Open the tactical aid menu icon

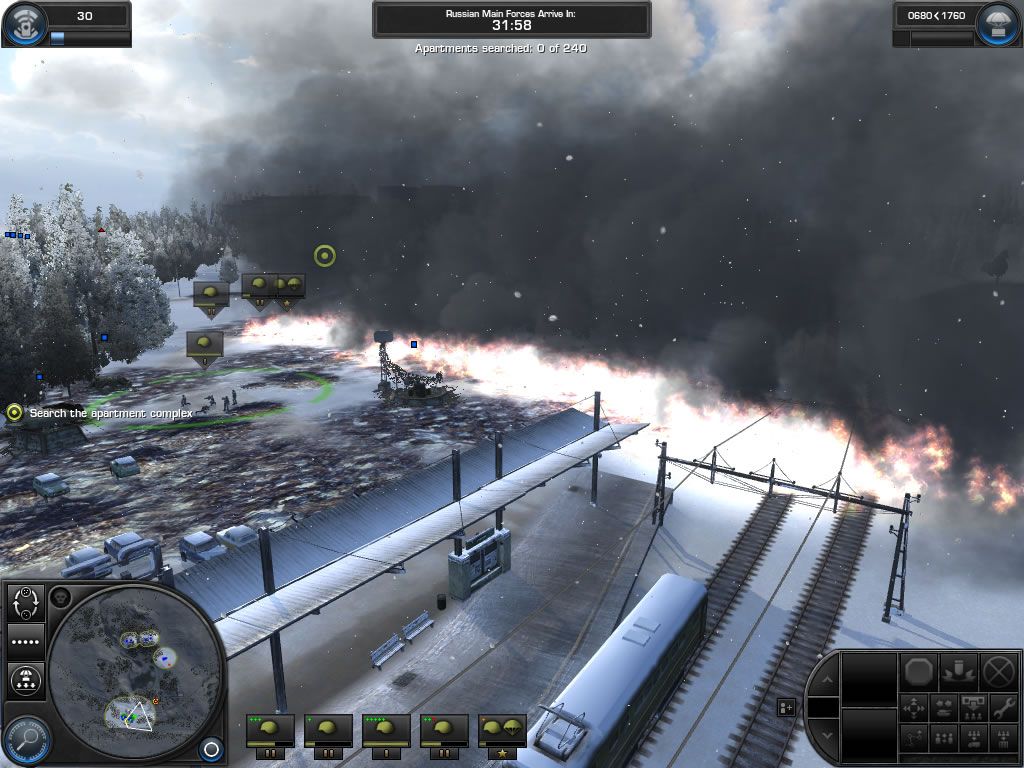tap(24, 24)
